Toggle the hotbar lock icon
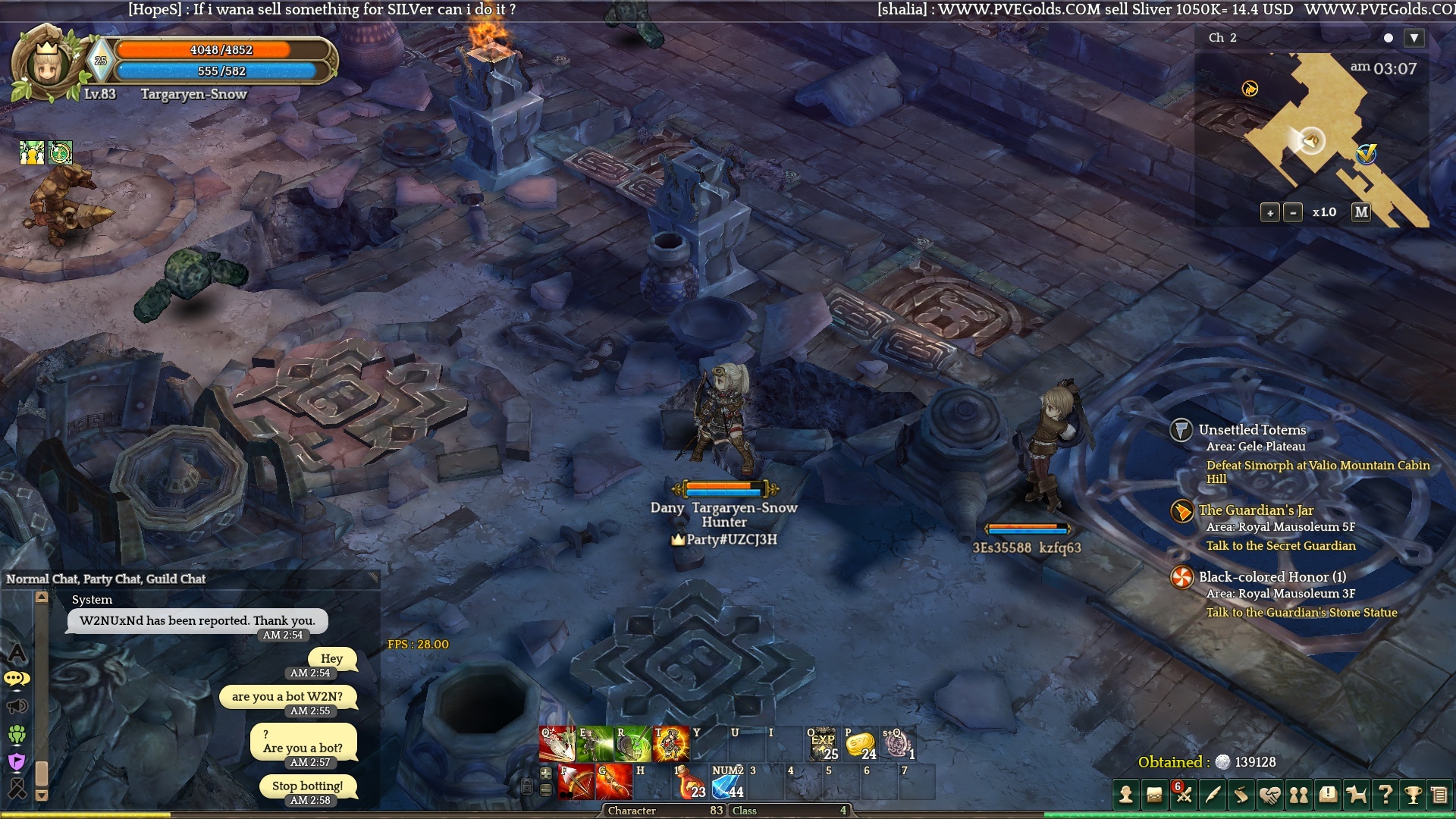The image size is (1456, 819). [527, 786]
